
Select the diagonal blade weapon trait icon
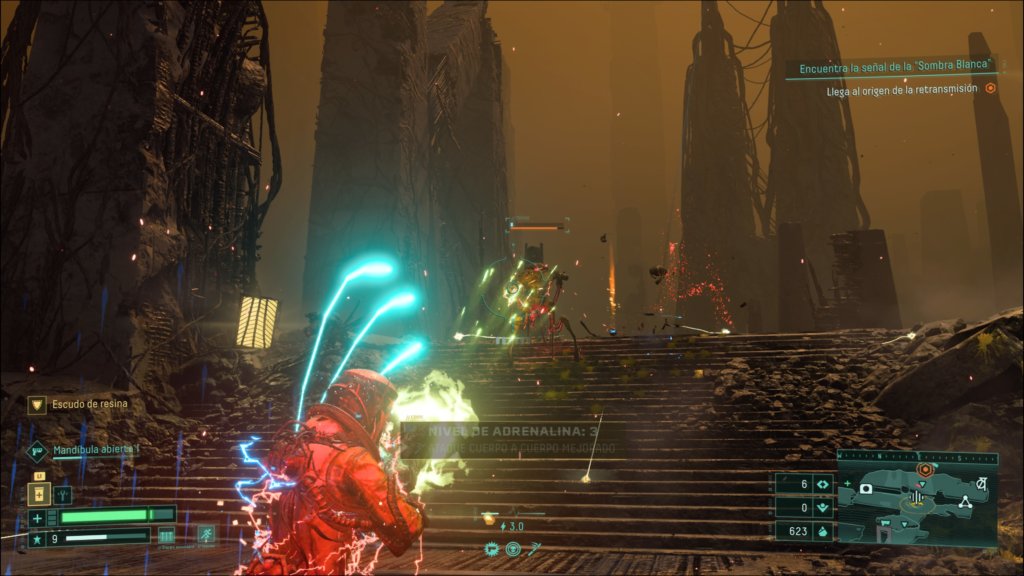click(535, 548)
